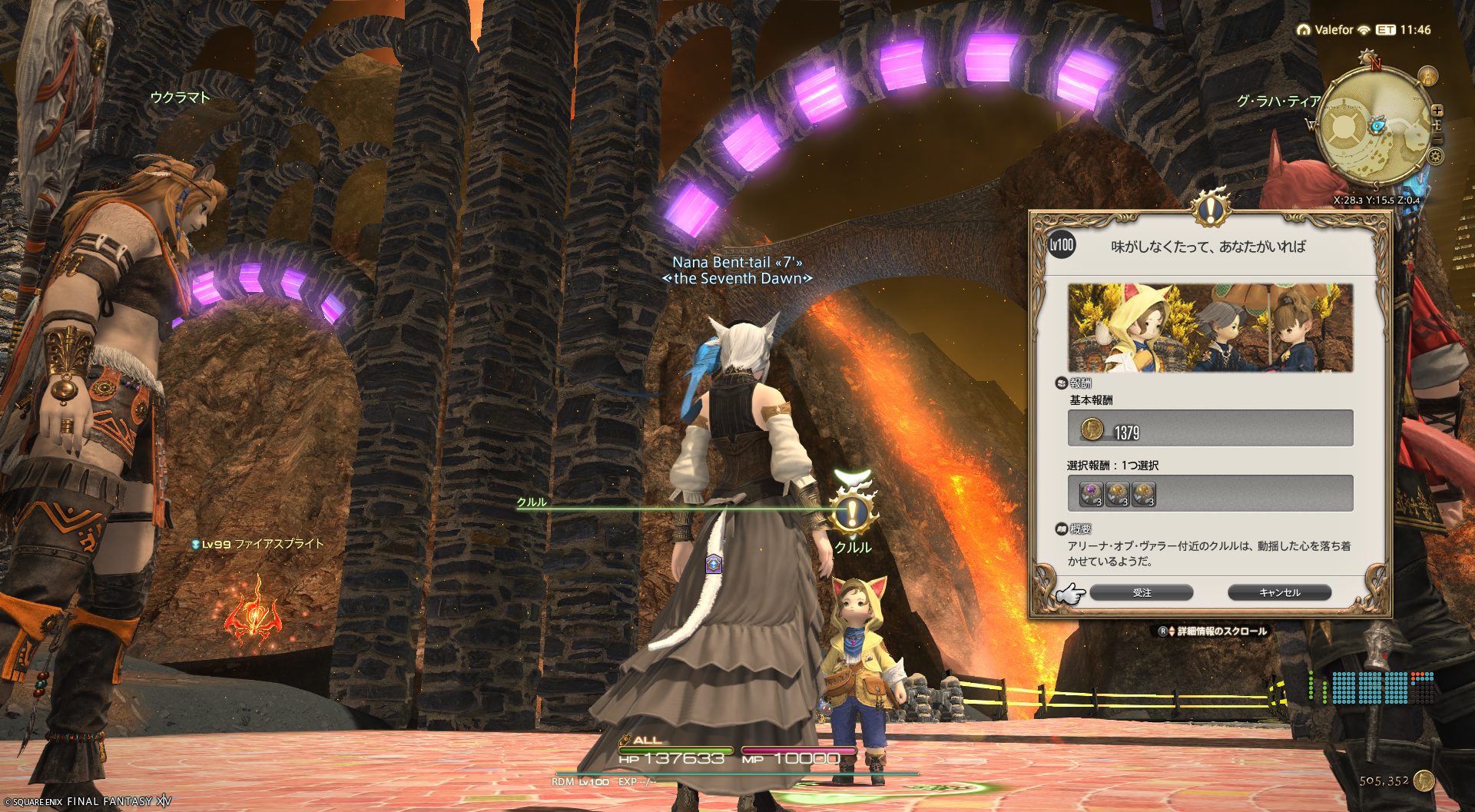This screenshot has height=812, width=1475.
Task: Click the gil coin basic reward icon
Action: click(1092, 429)
